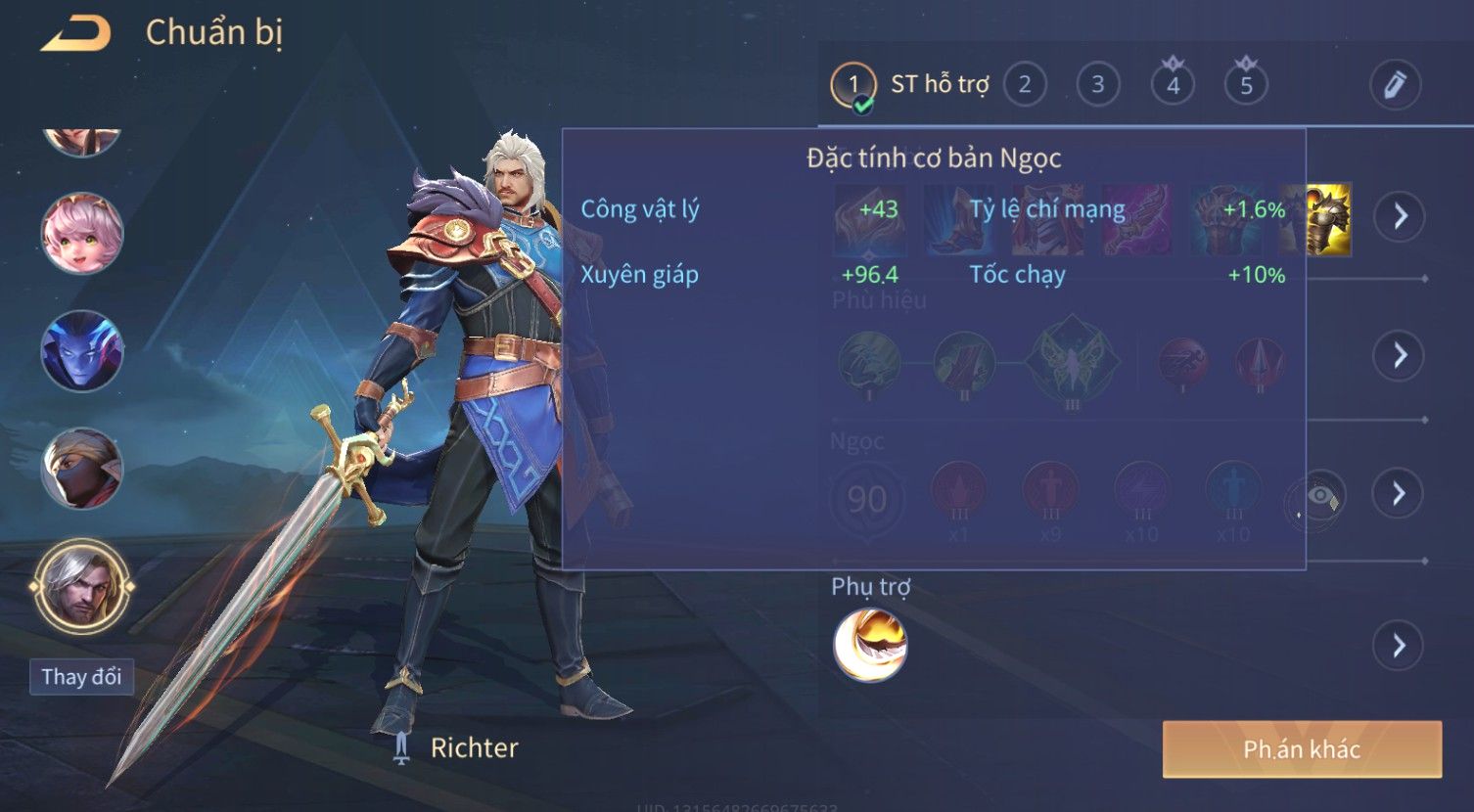Select preset slot 2
This screenshot has height=812, width=1474.
pyautogui.click(x=1024, y=84)
